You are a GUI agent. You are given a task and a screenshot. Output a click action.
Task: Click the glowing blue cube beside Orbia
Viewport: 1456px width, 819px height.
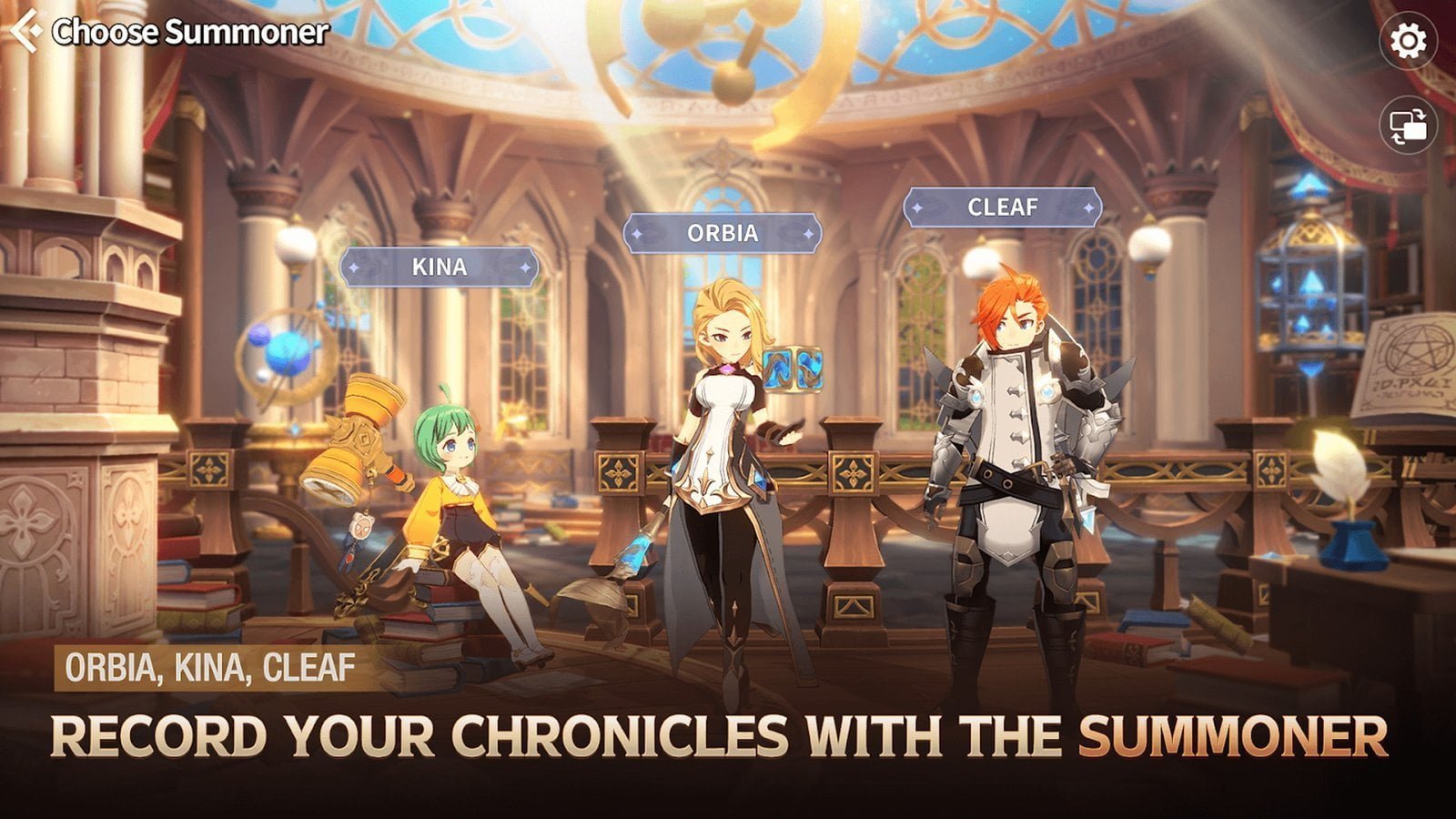point(794,368)
